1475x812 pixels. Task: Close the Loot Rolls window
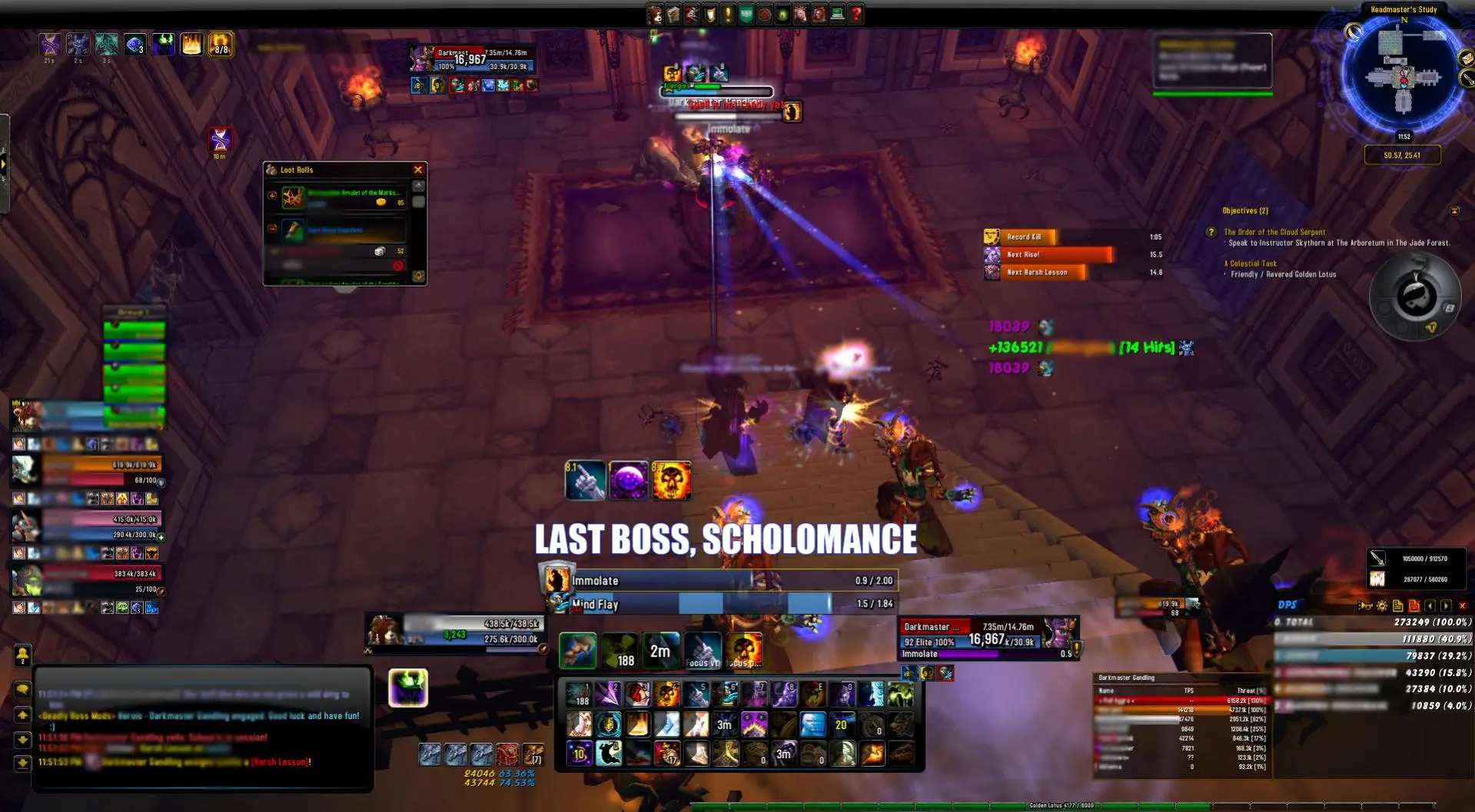tap(418, 170)
